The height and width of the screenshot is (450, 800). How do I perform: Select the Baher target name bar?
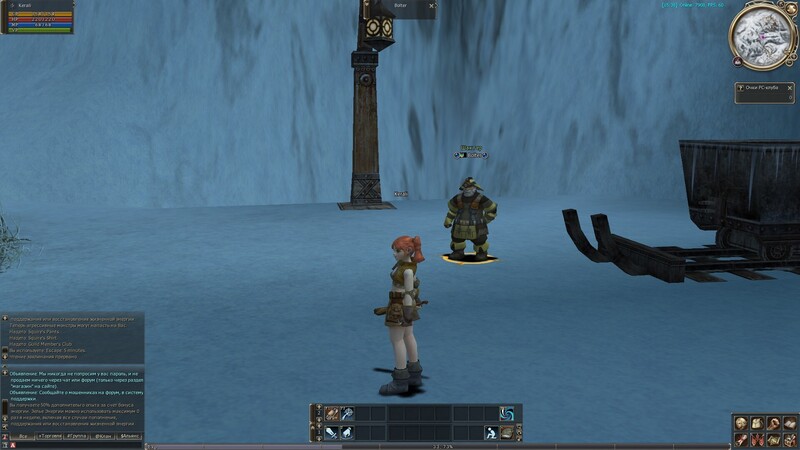[402, 6]
